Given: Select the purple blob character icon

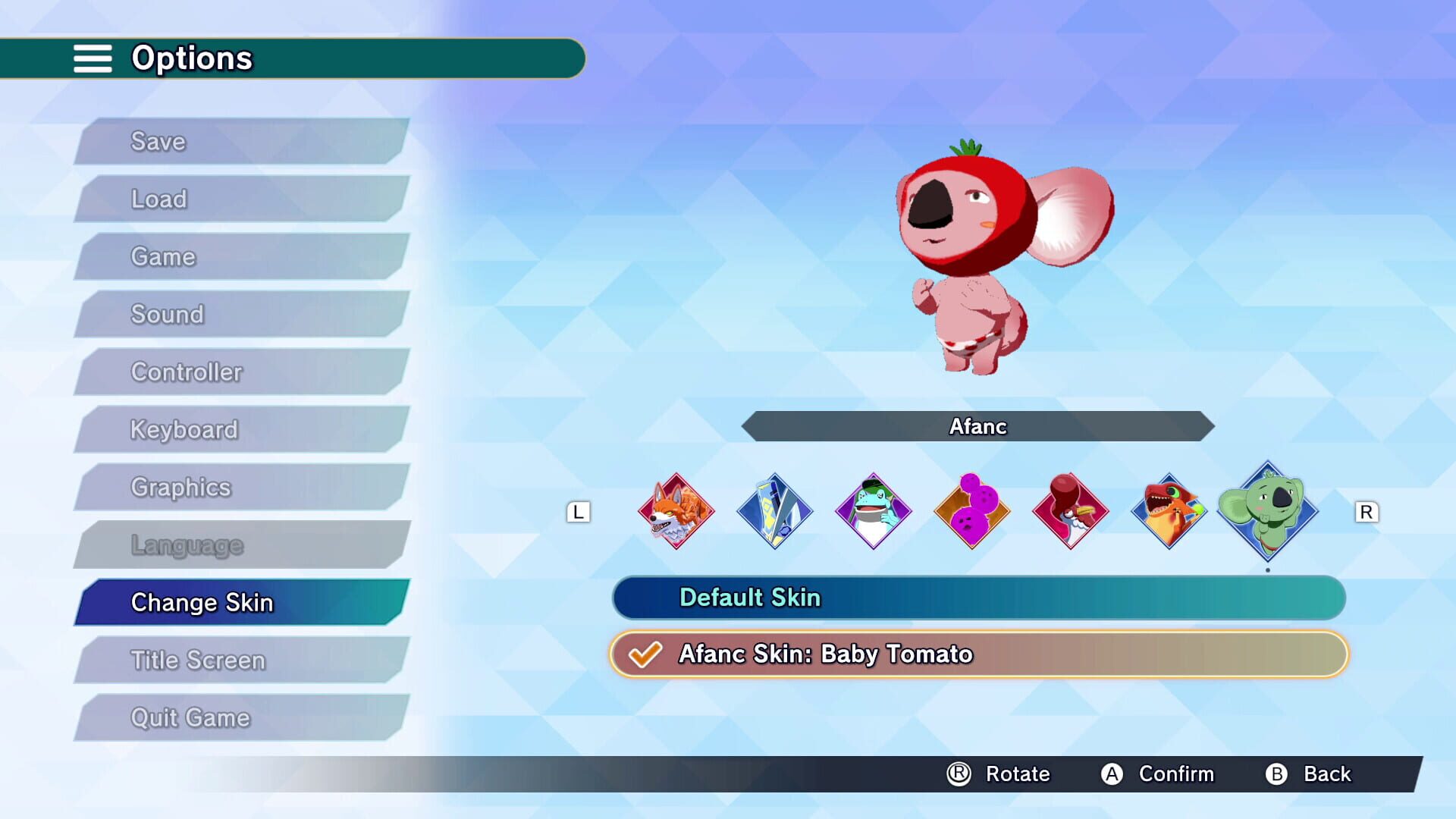Looking at the screenshot, I should pyautogui.click(x=971, y=512).
